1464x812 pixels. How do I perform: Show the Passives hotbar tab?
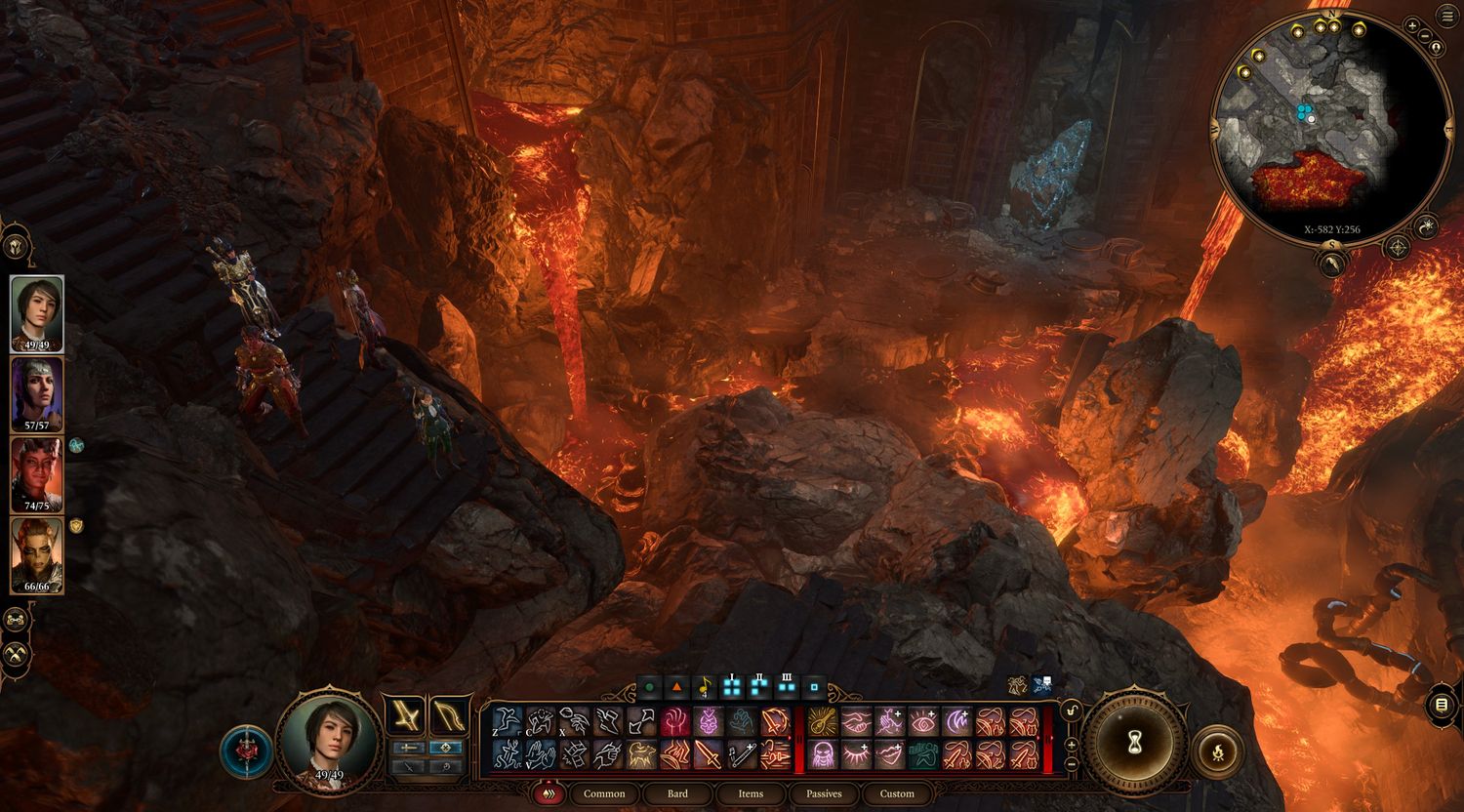point(824,793)
